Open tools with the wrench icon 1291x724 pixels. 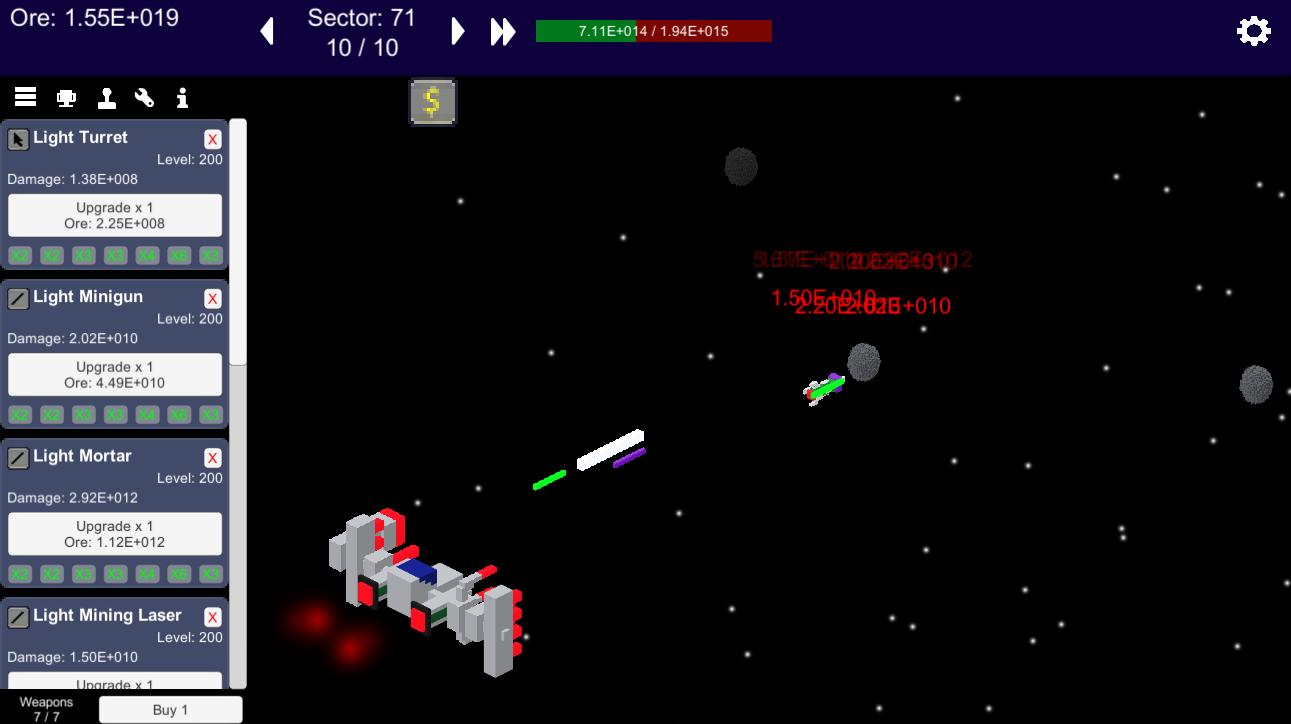click(144, 96)
